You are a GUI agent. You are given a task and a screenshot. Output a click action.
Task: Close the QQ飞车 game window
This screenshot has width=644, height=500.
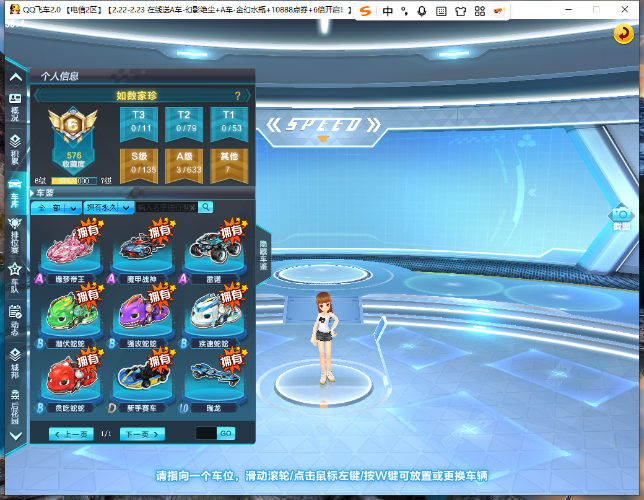pyautogui.click(x=631, y=10)
